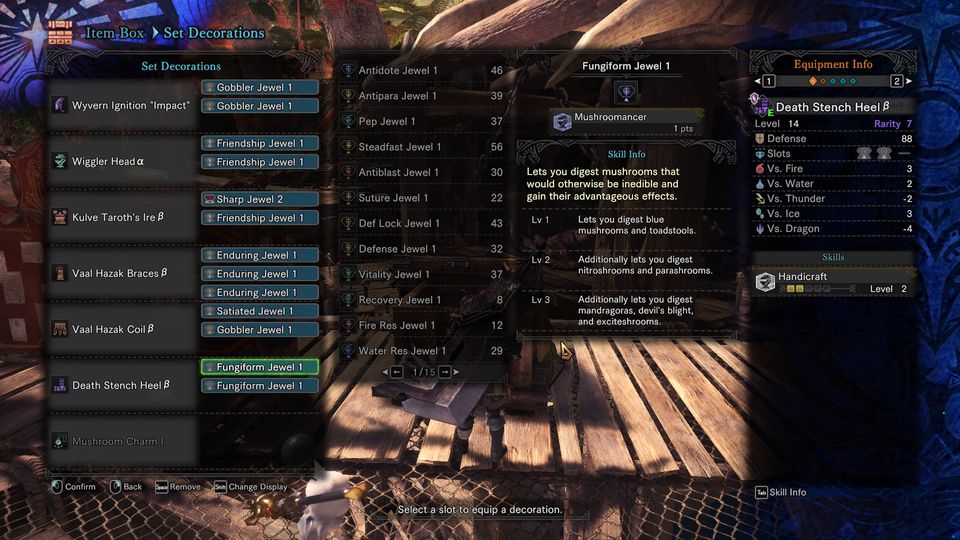
Task: Go to the previous decoration list page
Action: point(397,372)
